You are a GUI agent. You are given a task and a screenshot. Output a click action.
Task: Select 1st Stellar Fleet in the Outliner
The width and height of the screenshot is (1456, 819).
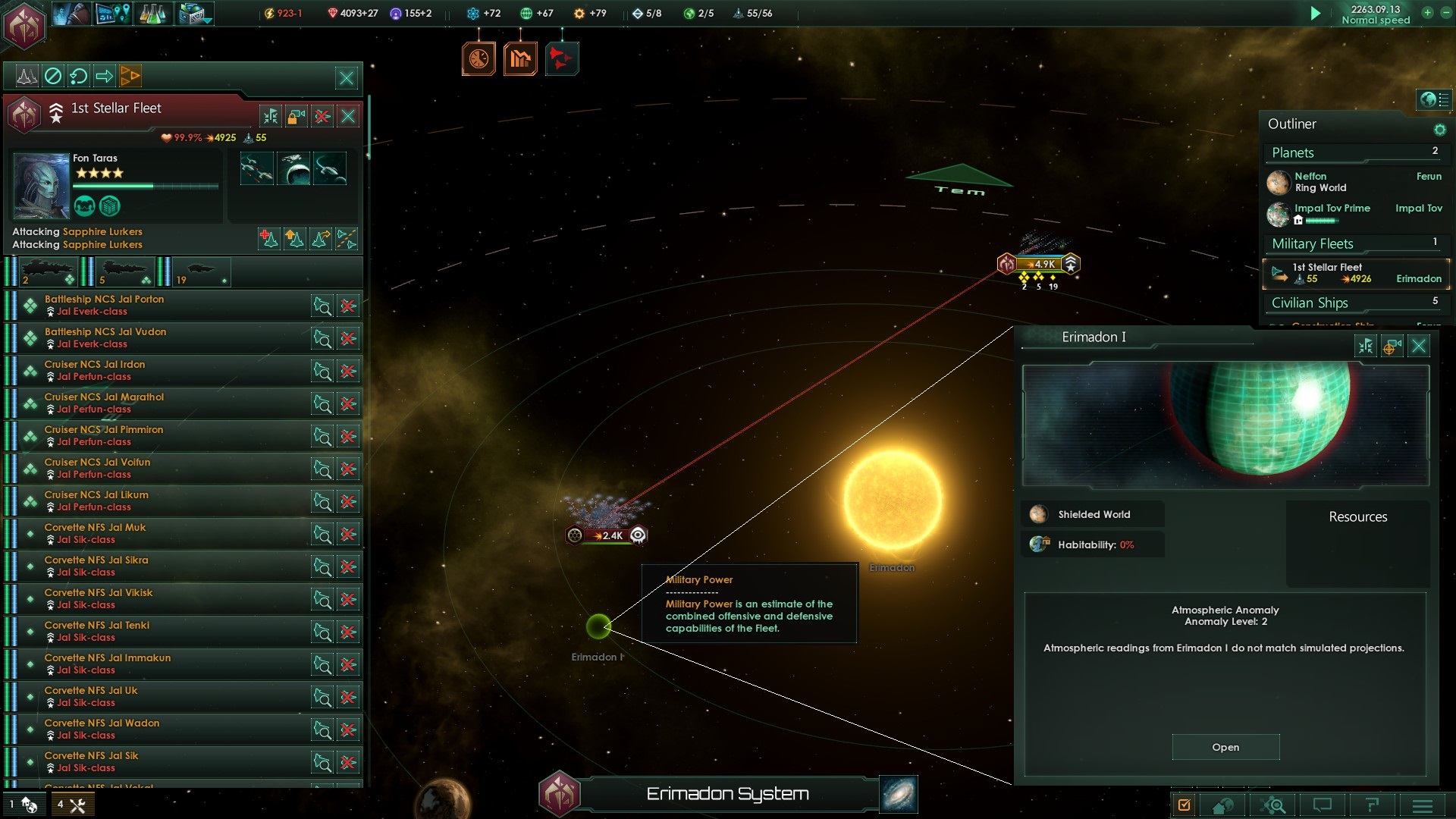[1355, 273]
